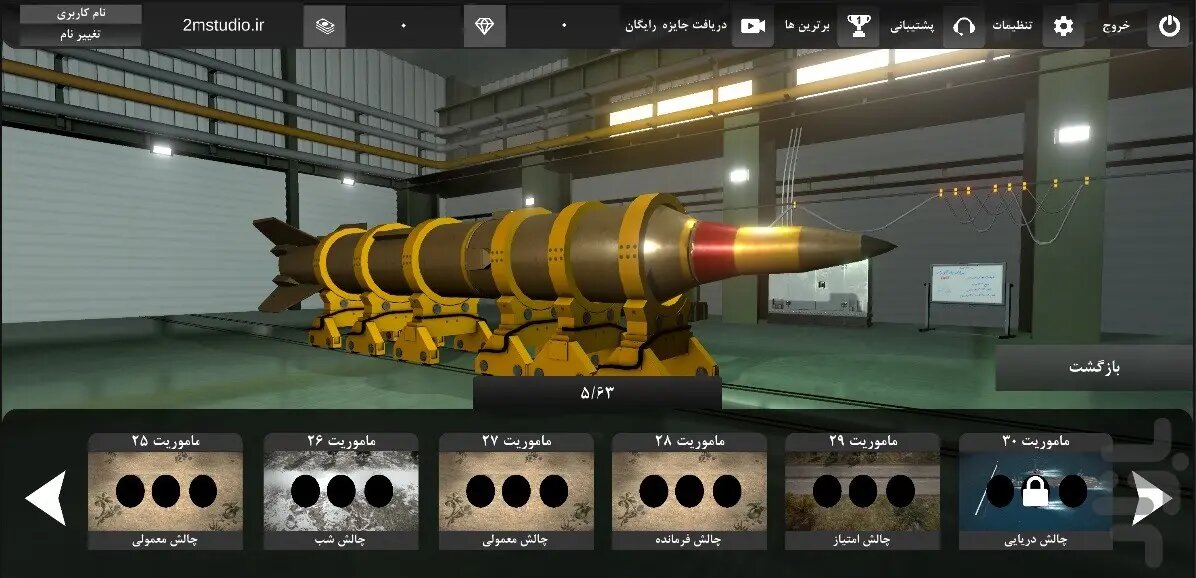Select mission 27 tile
This screenshot has width=1196, height=578.
click(516, 491)
